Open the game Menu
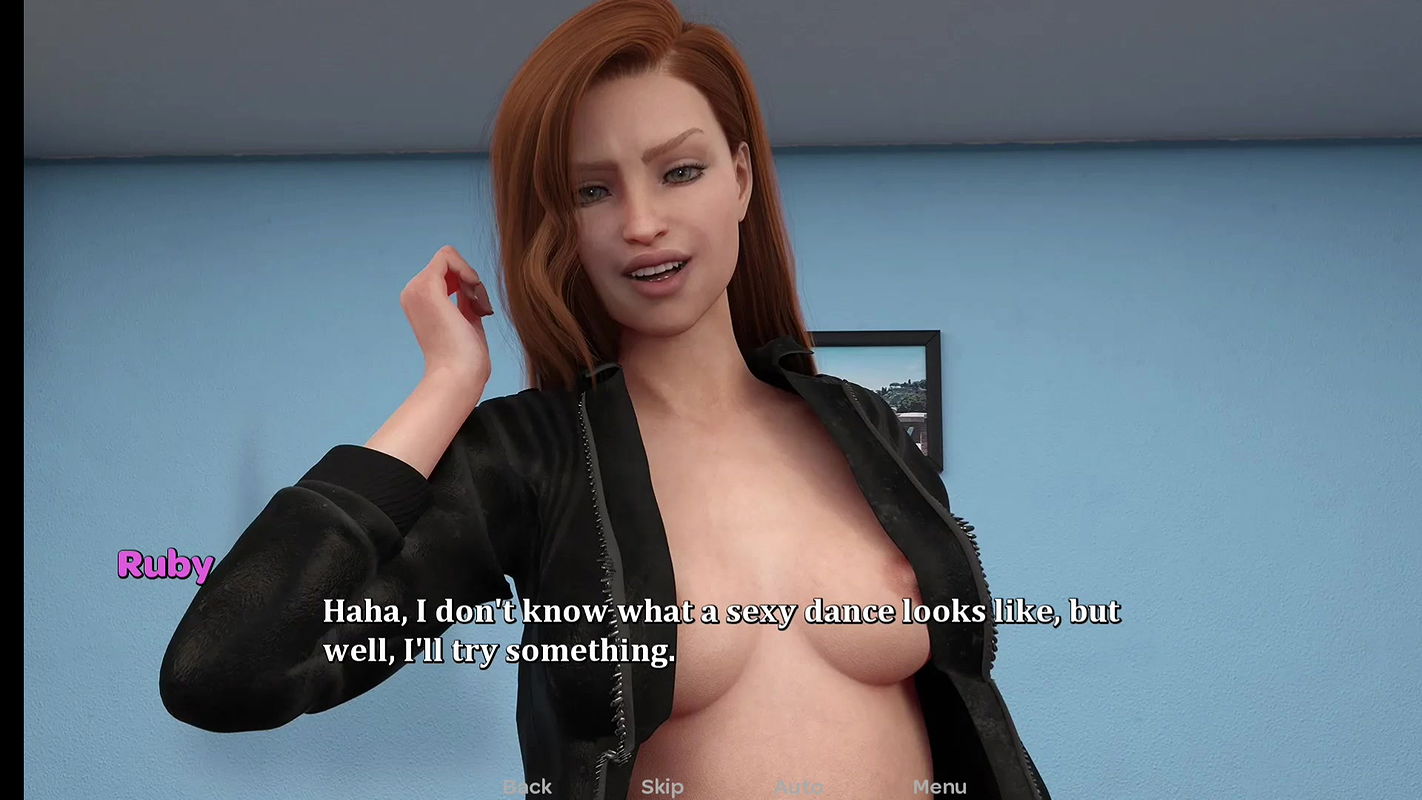 tap(939, 787)
